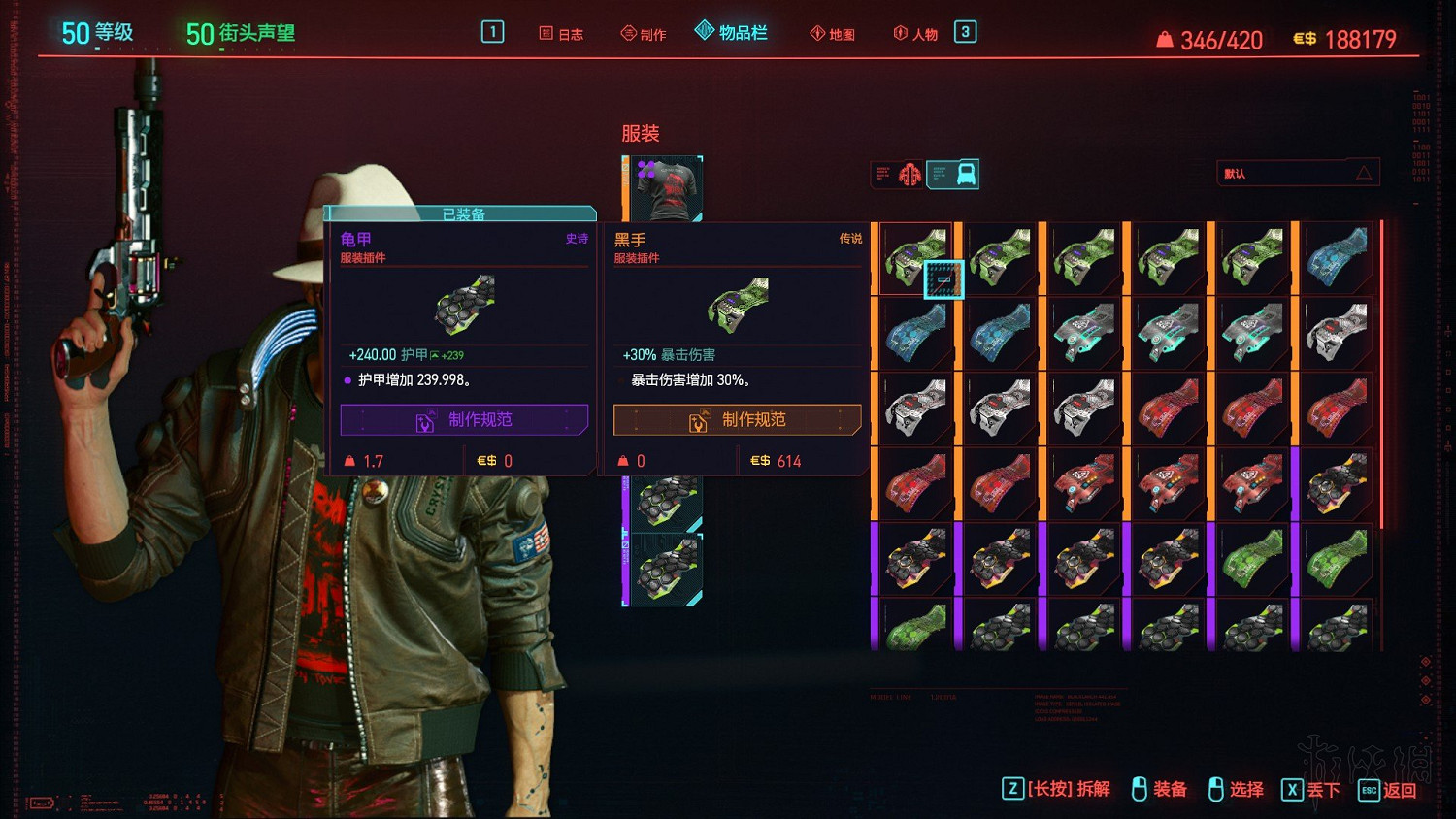Go to the 人物 character tab
Screen dimensions: 1456x819
click(915, 34)
